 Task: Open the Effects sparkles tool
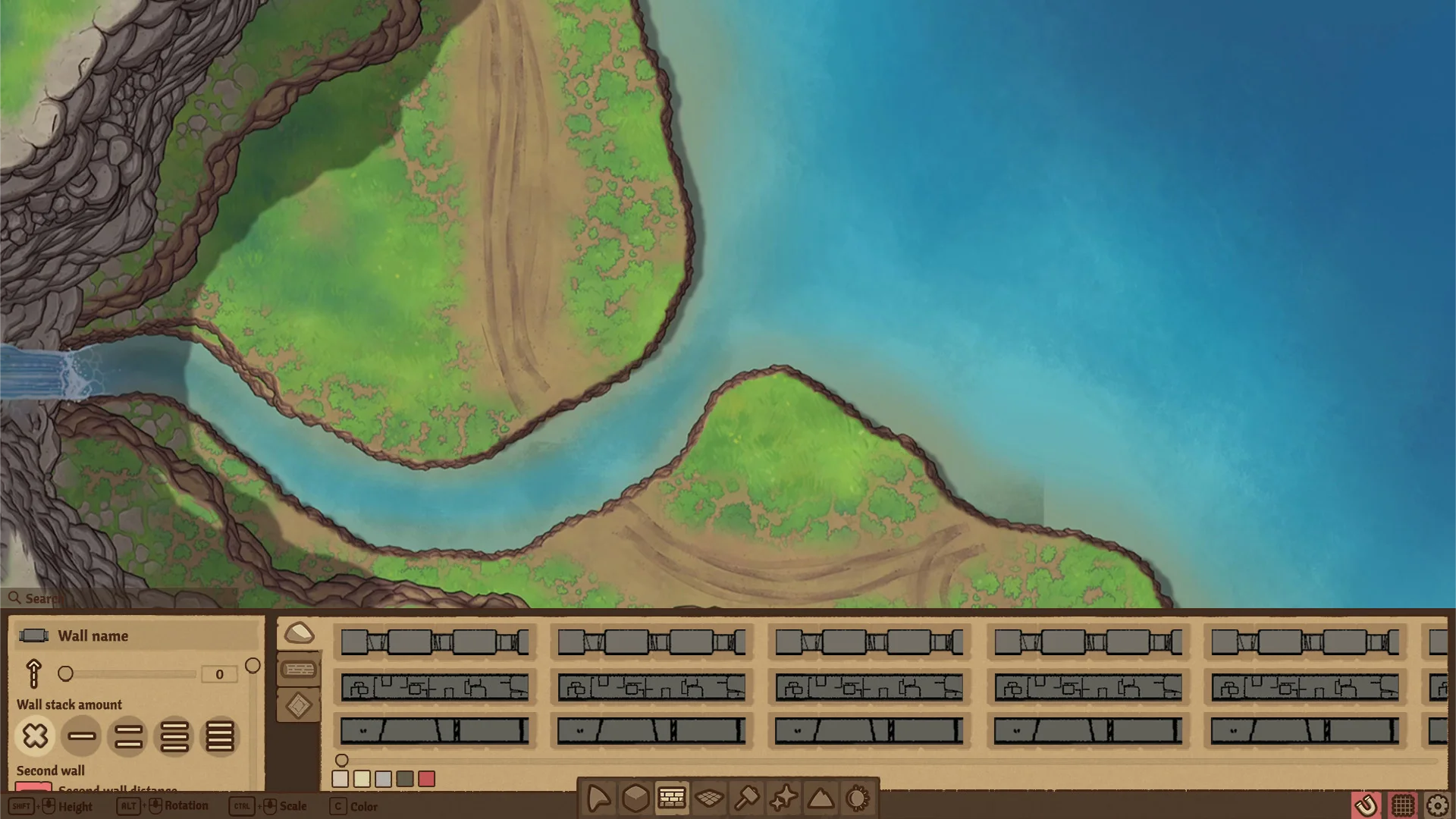[784, 798]
